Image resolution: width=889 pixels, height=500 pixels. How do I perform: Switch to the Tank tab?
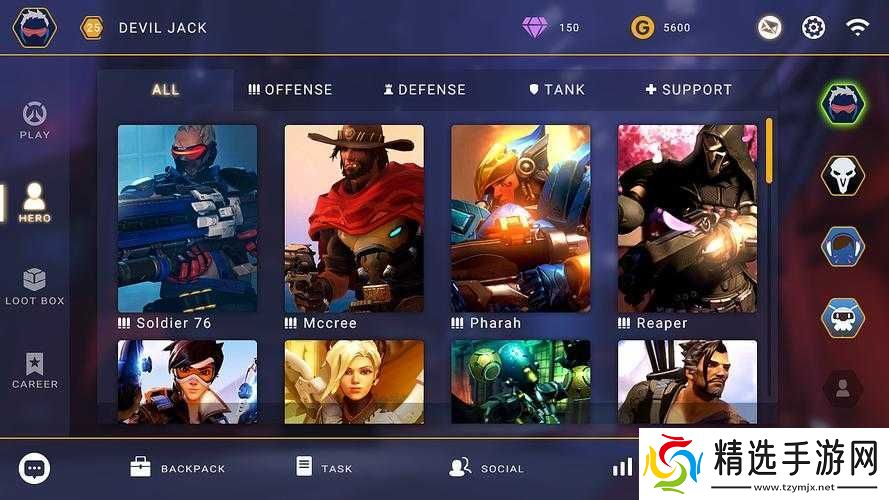pos(557,89)
